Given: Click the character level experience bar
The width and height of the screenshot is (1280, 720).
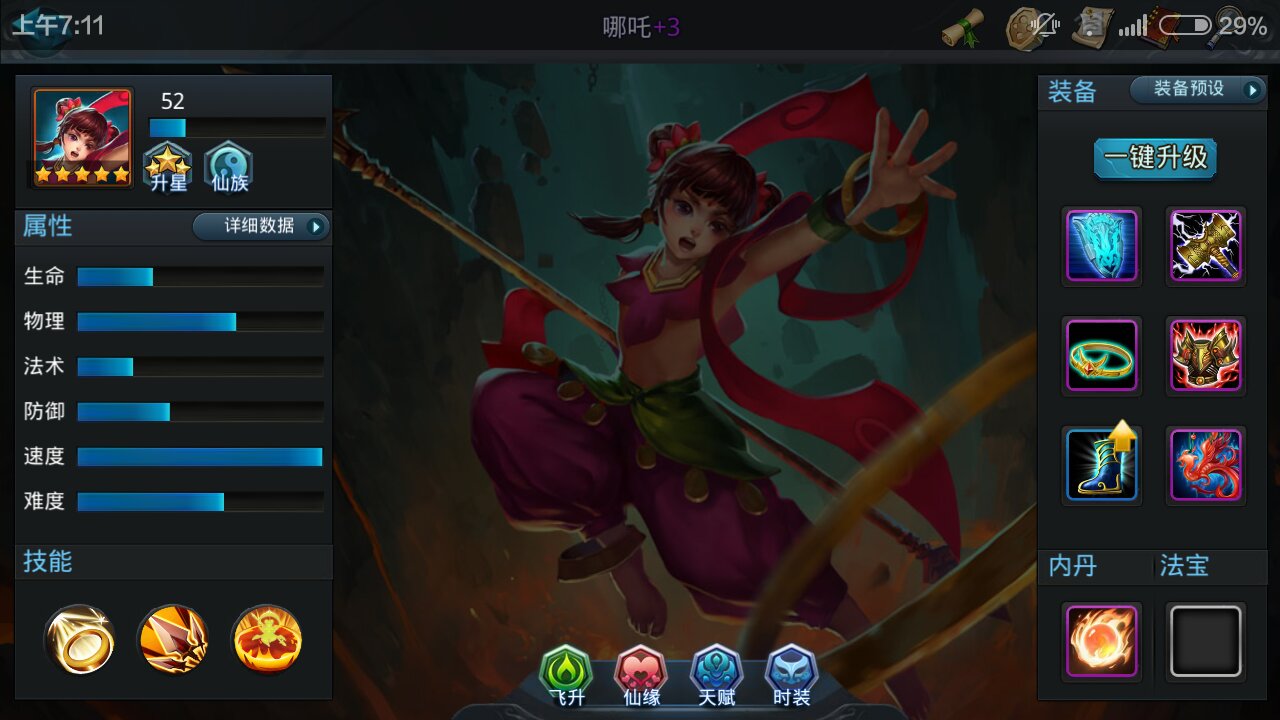Looking at the screenshot, I should tap(237, 128).
